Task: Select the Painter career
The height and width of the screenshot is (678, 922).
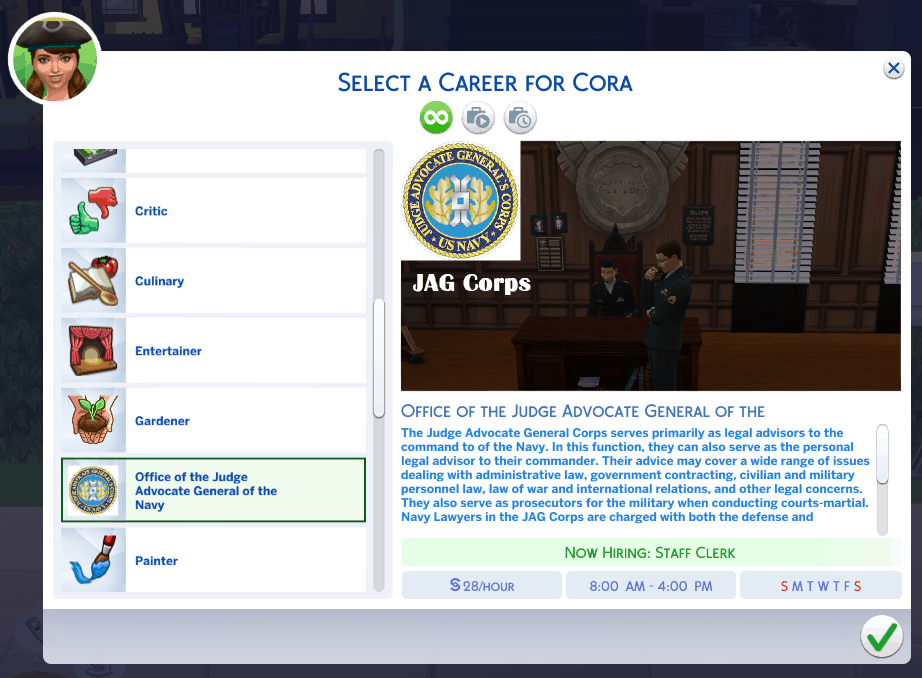Action: [213, 560]
